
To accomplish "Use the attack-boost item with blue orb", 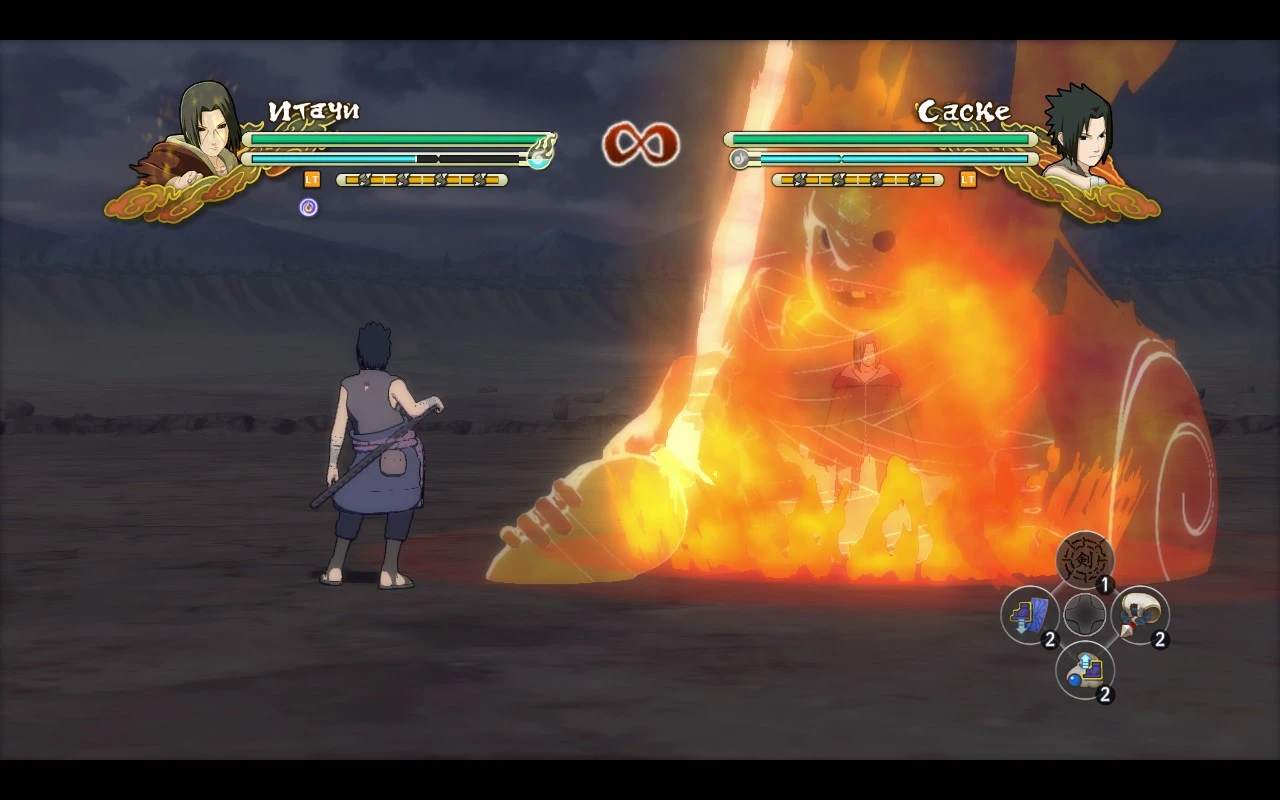I will [1084, 672].
